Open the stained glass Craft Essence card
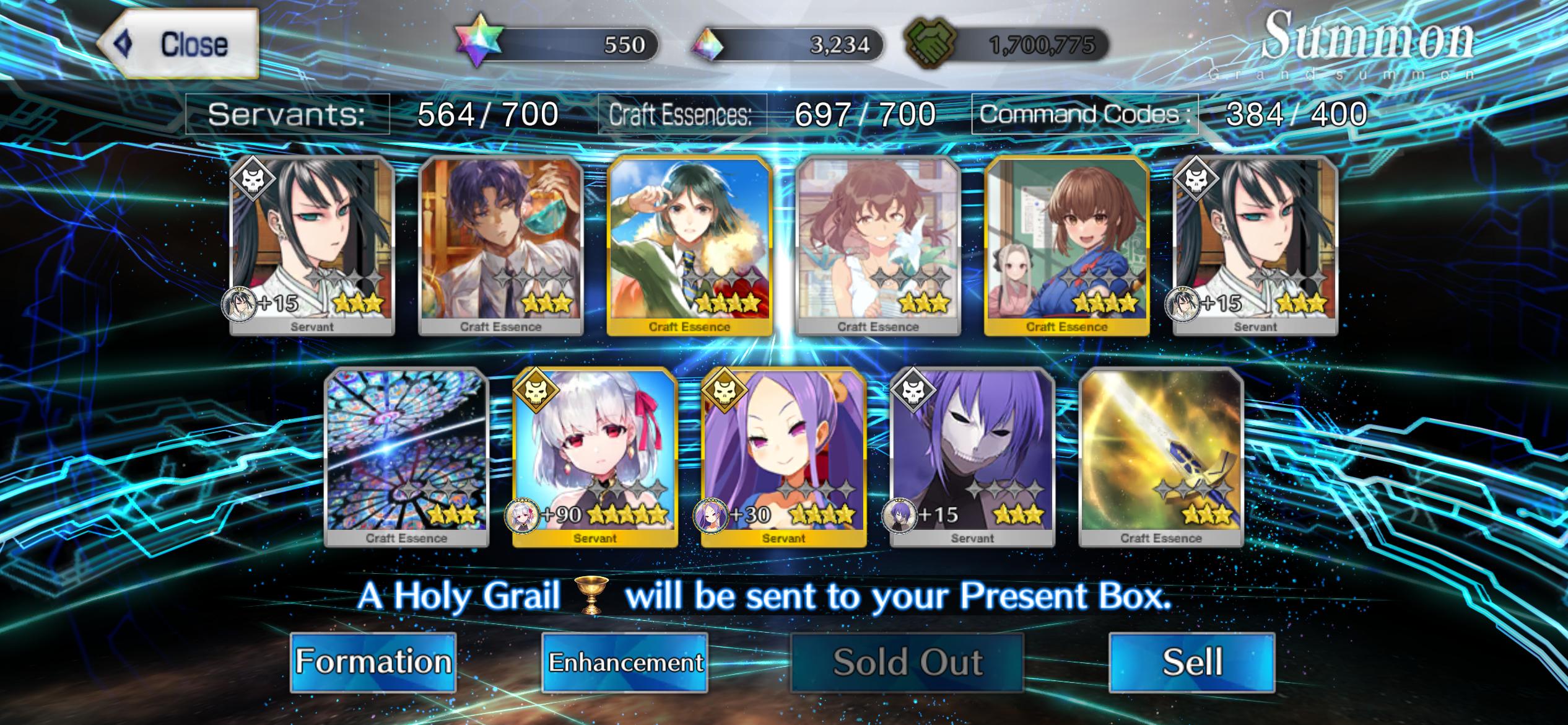This screenshot has width=1568, height=725. 406,457
